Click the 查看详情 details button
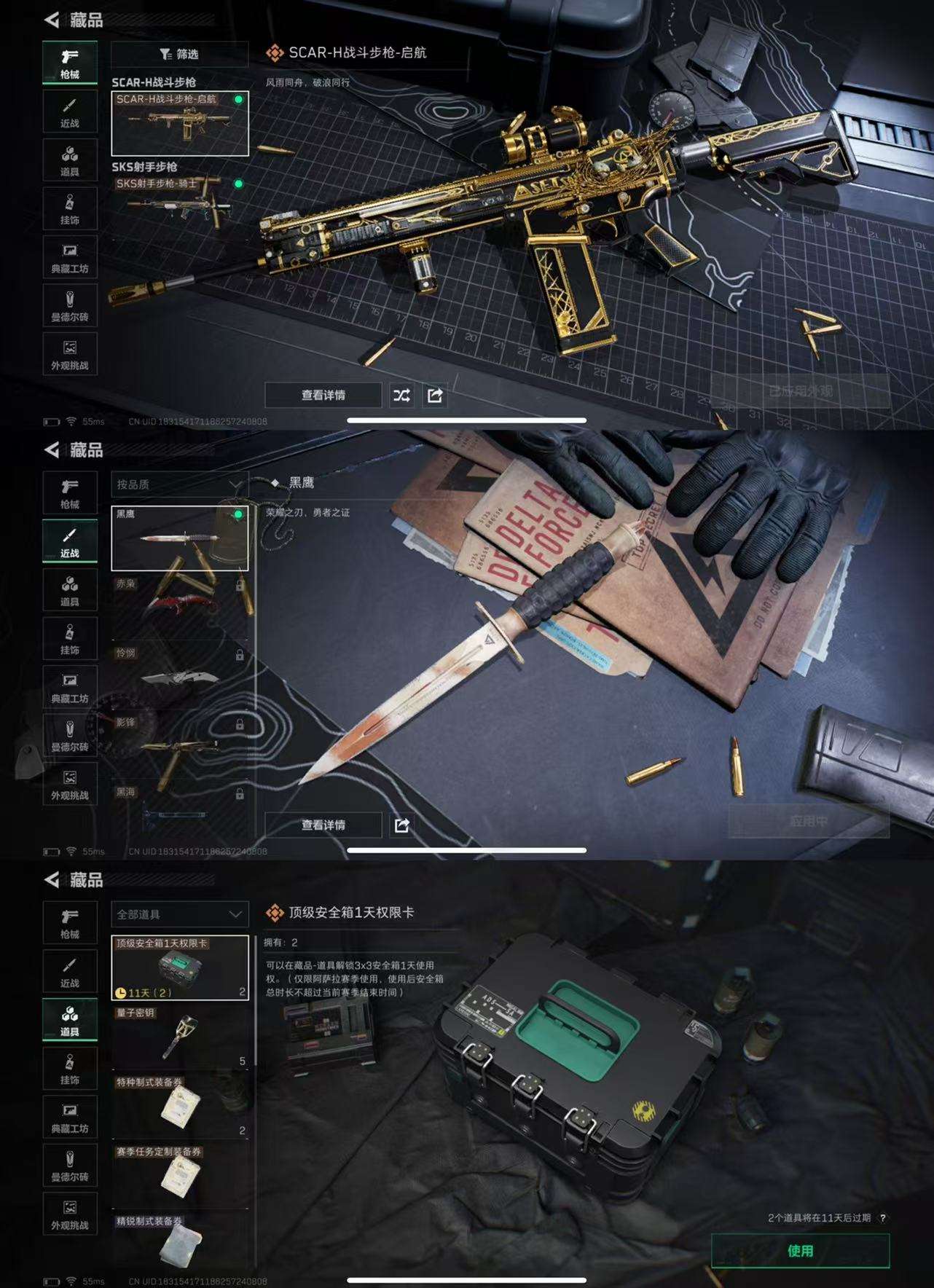The width and height of the screenshot is (934, 1288). [x=323, y=396]
